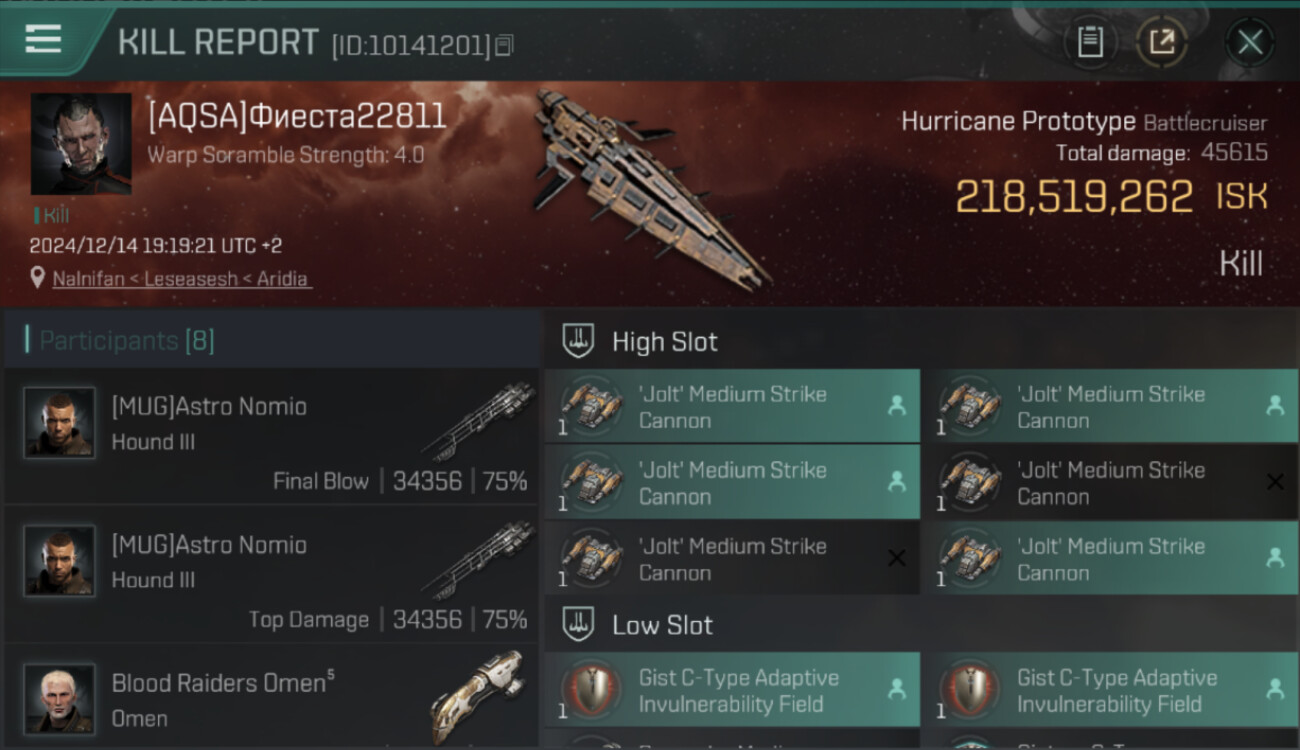Expand the Low Slot section
1300x750 pixels.
point(662,626)
